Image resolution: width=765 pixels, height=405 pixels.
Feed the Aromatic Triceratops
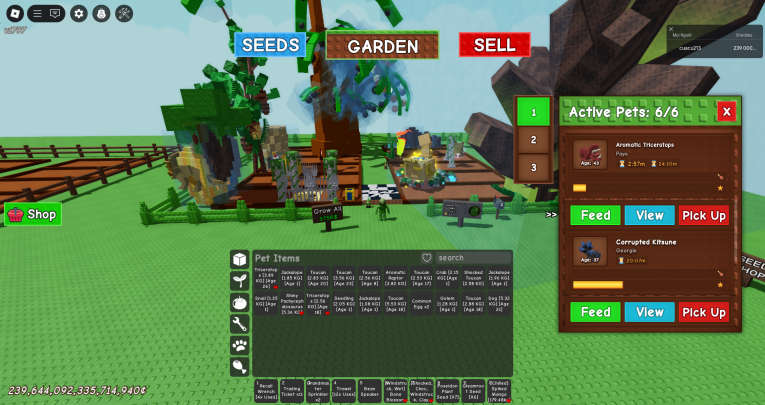[x=595, y=215]
